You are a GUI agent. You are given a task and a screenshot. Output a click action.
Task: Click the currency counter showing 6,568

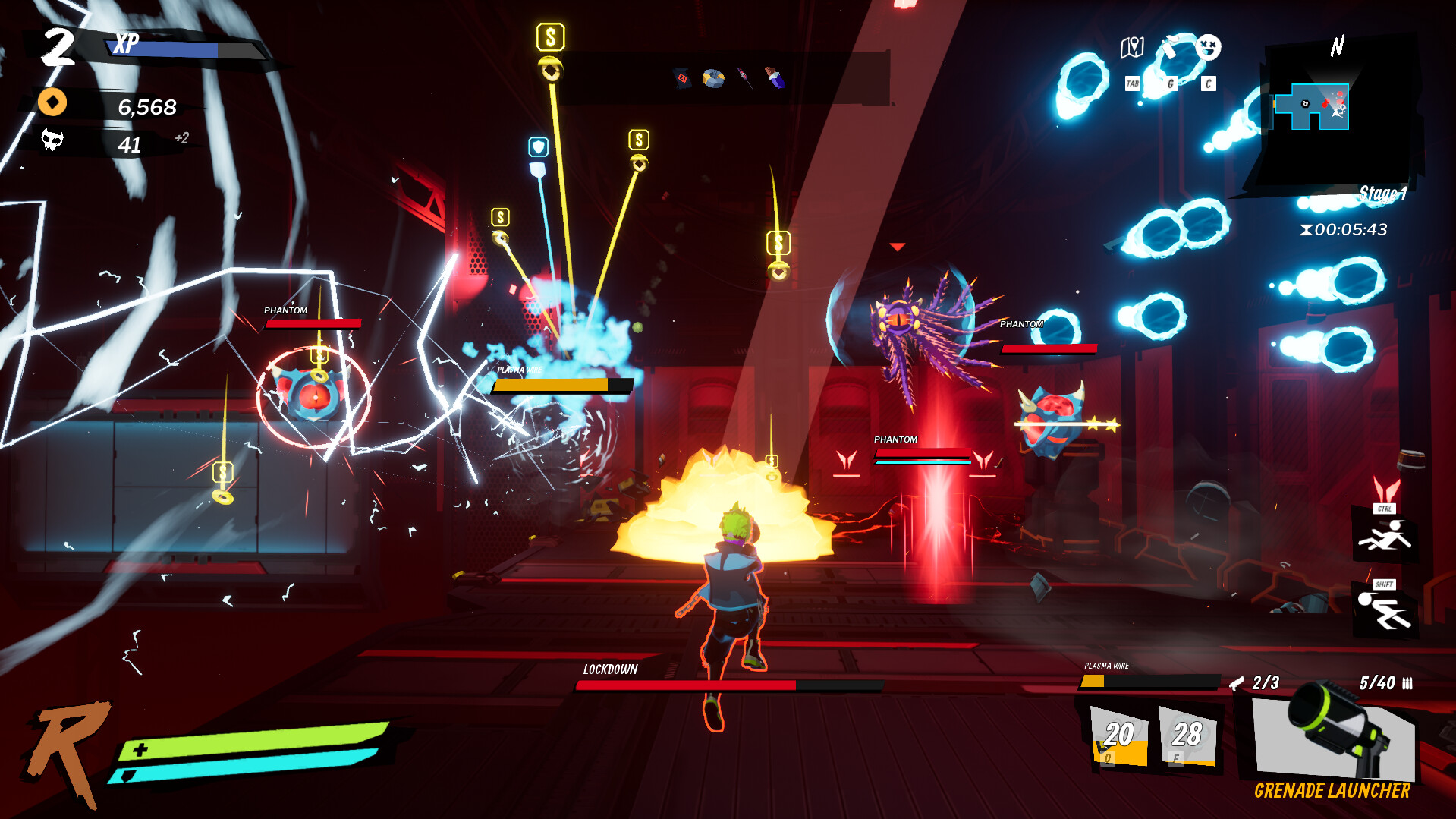147,106
